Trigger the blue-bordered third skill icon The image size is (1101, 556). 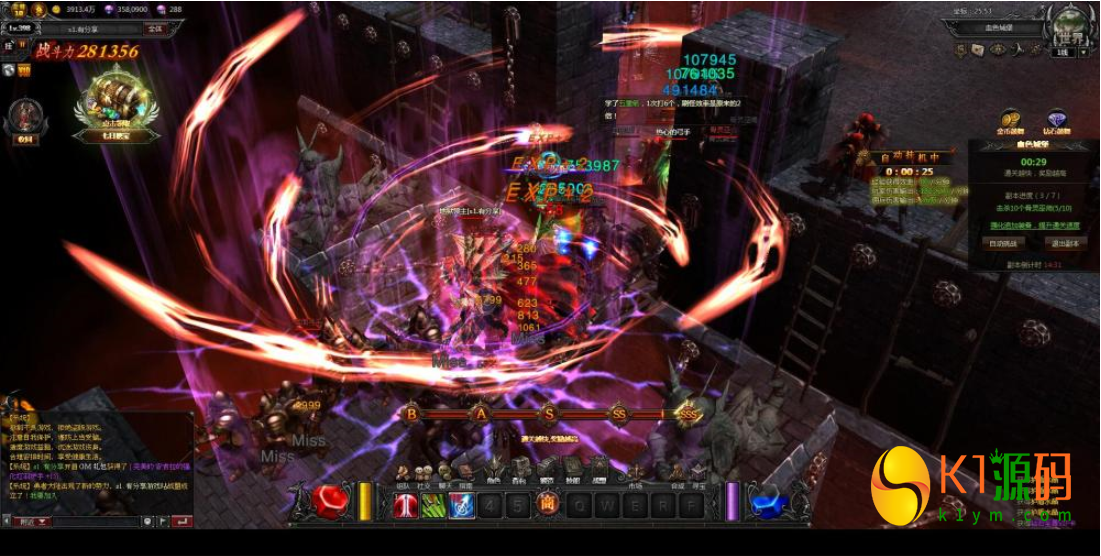click(462, 505)
